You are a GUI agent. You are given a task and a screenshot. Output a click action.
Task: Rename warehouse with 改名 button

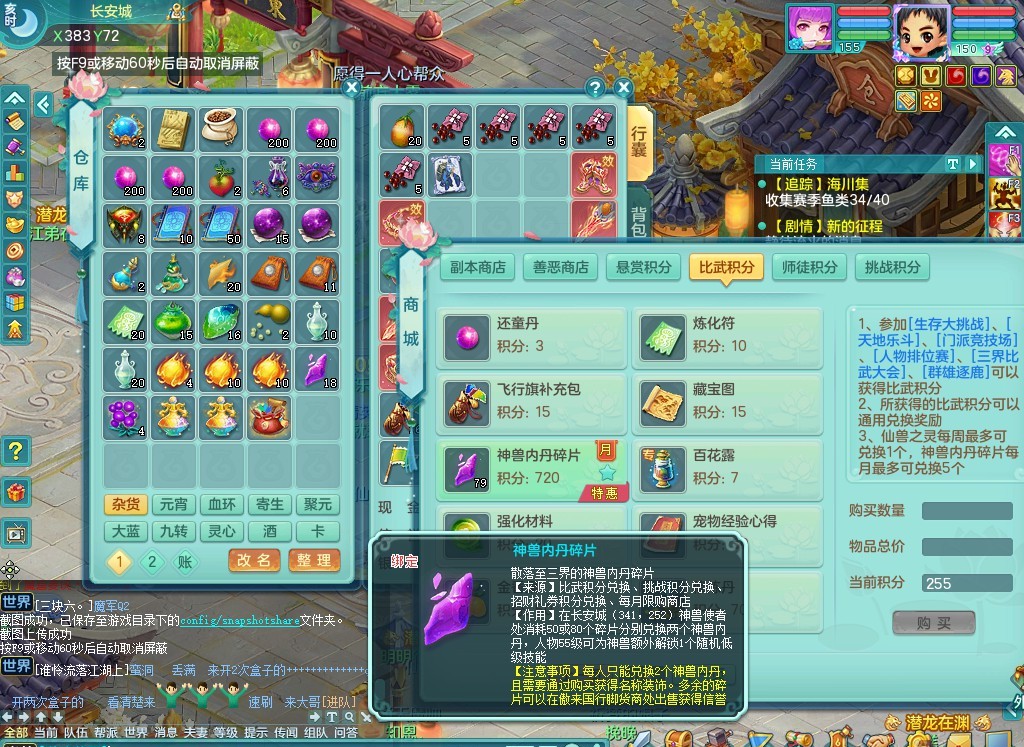pos(254,561)
